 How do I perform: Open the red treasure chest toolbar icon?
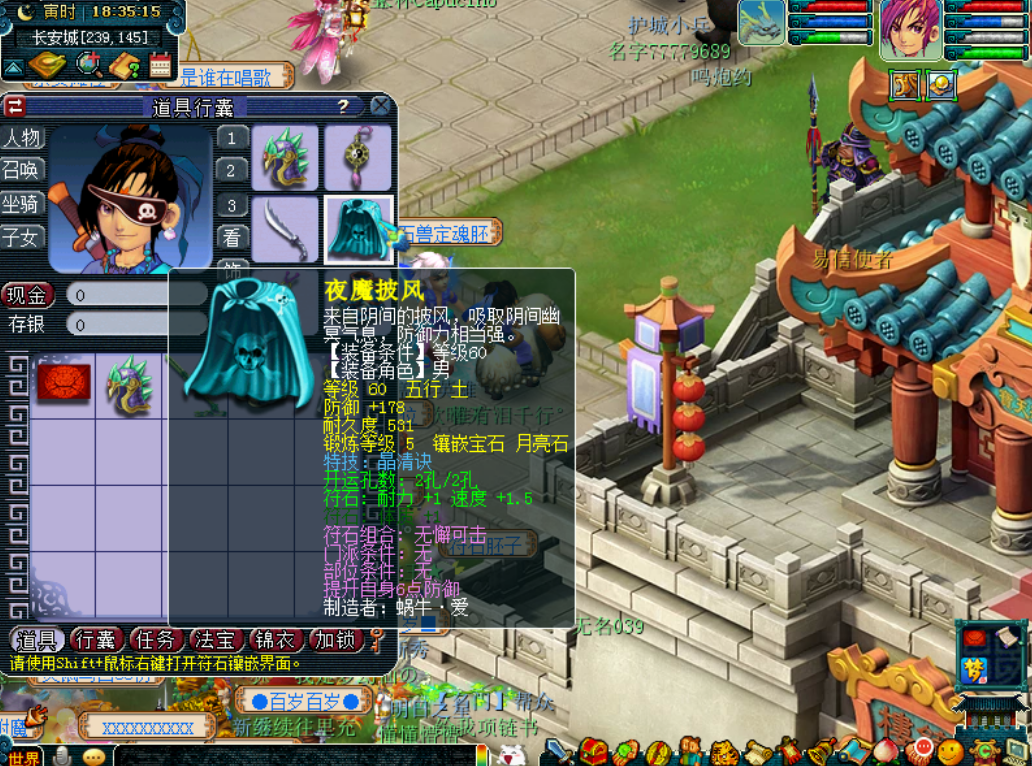pos(595,751)
